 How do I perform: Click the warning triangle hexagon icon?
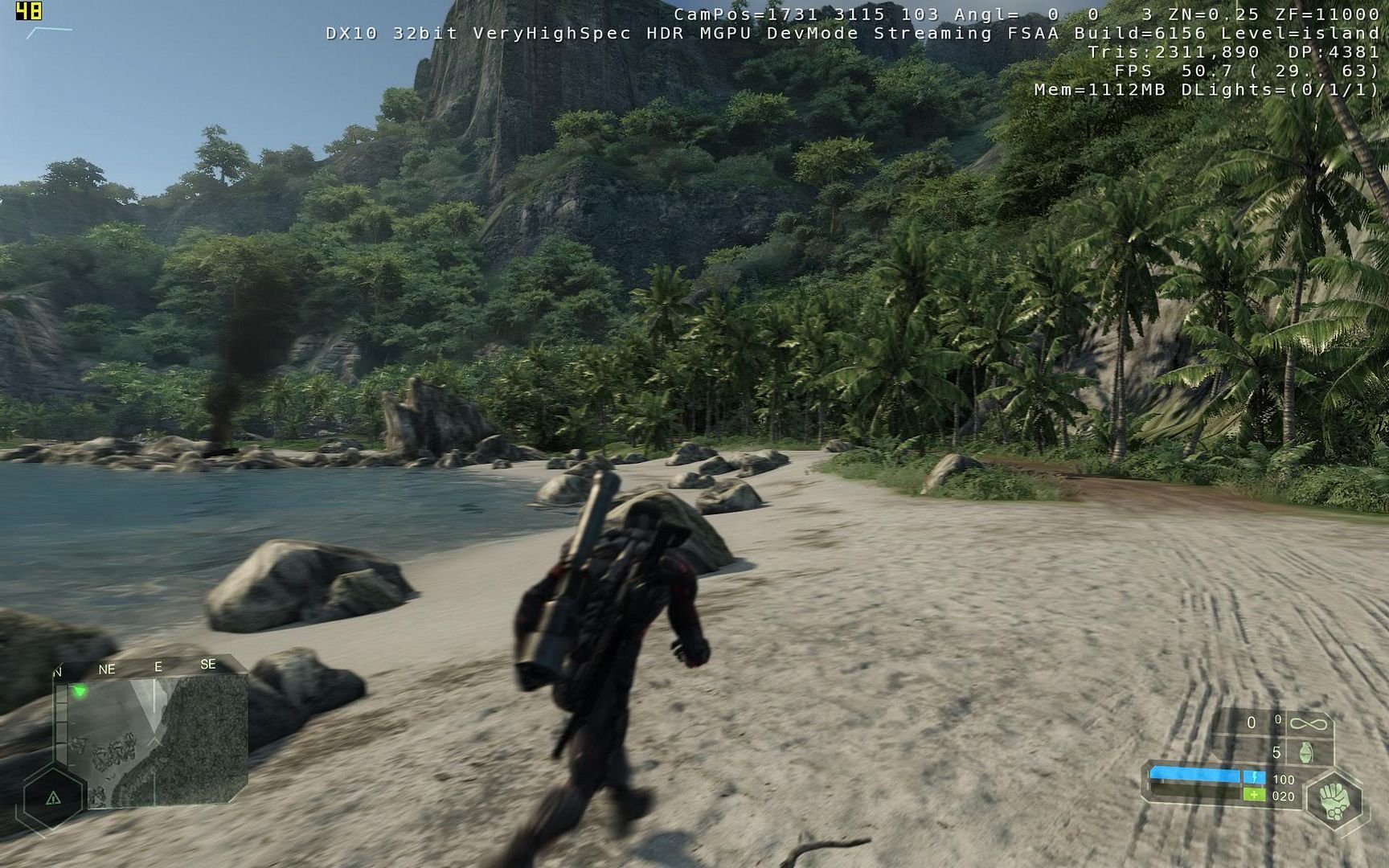53,798
